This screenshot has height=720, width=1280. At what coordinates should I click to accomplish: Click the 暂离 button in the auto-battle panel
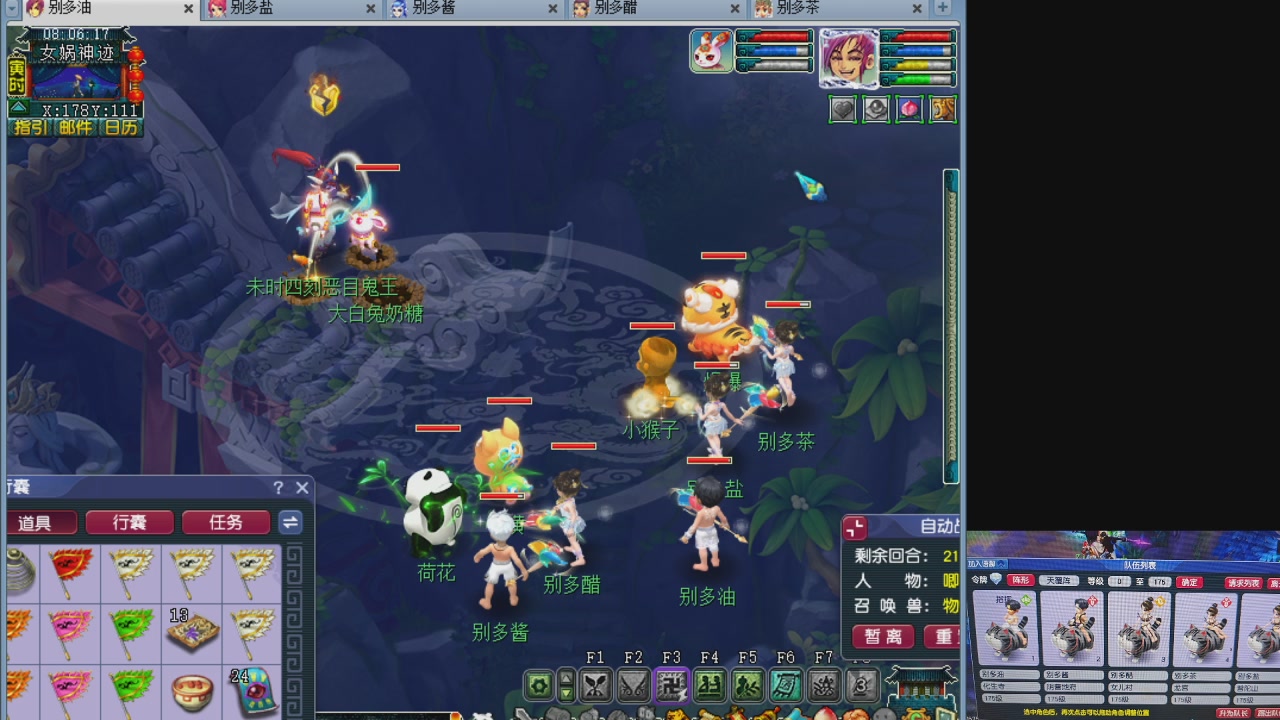point(882,638)
